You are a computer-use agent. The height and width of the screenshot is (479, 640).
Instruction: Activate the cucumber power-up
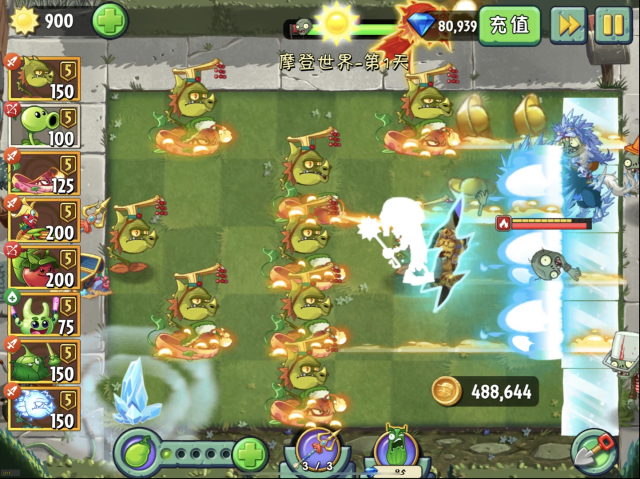(396, 449)
